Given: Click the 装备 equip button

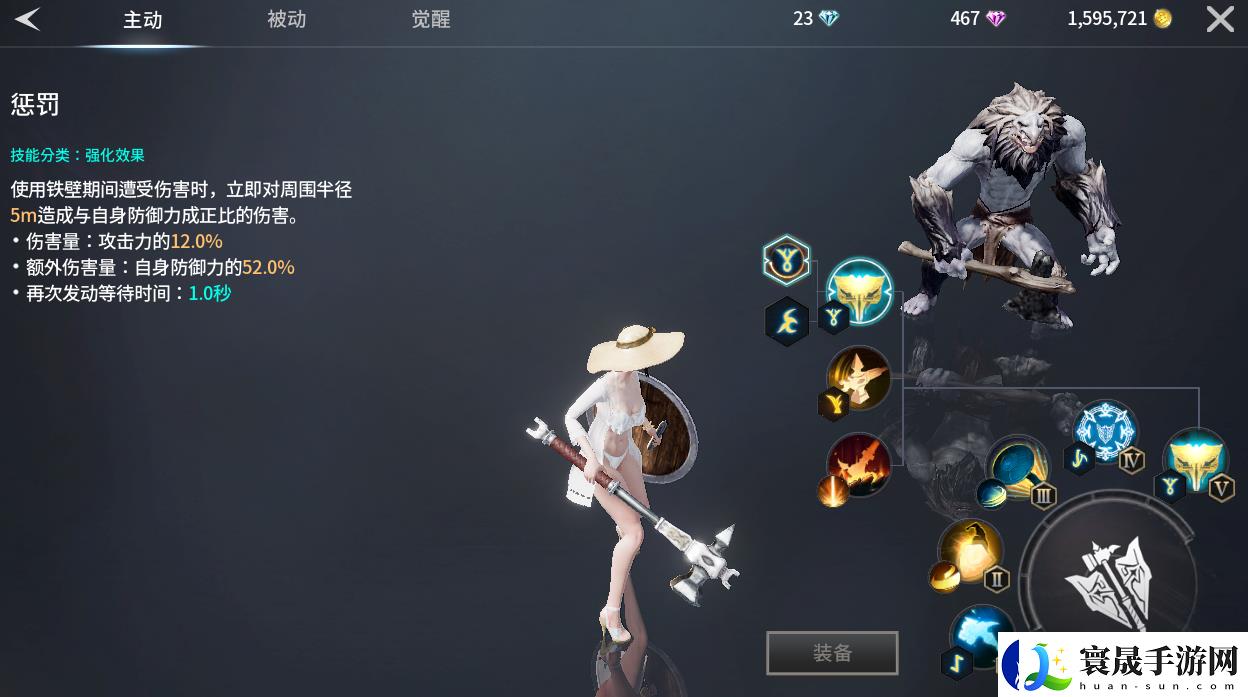Looking at the screenshot, I should 832,653.
